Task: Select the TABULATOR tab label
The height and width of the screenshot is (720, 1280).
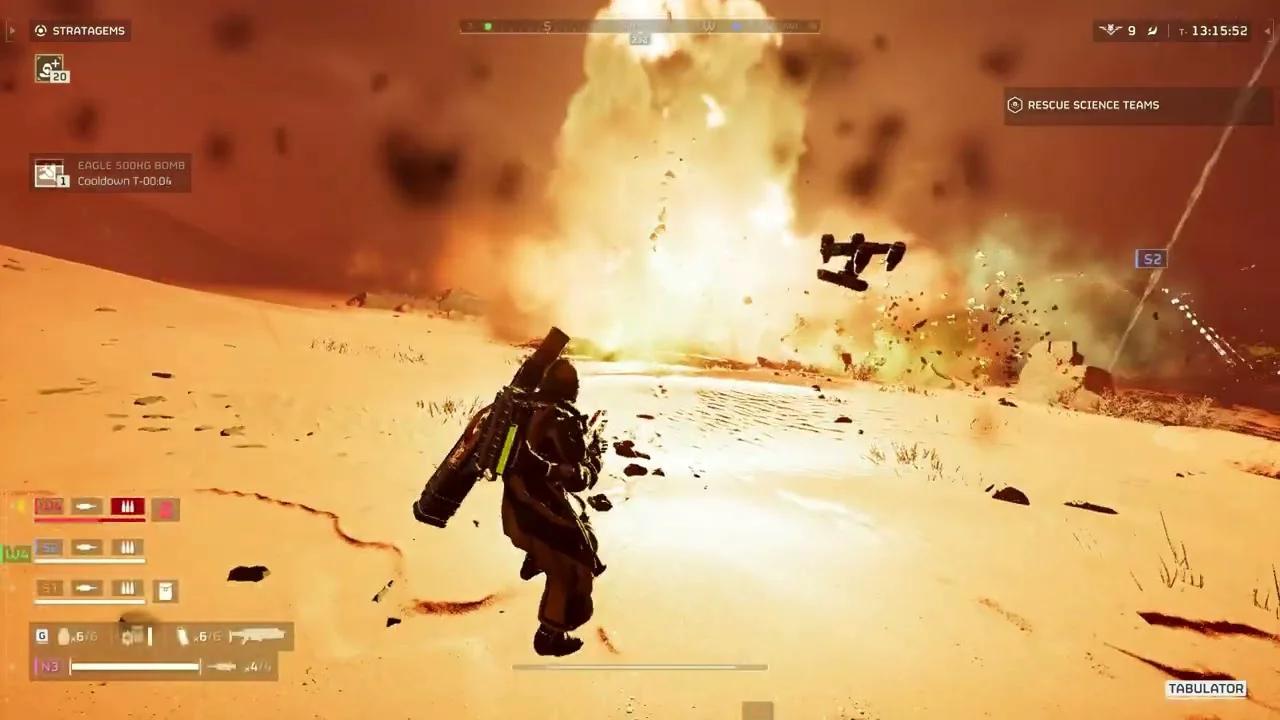Action: 1207,688
